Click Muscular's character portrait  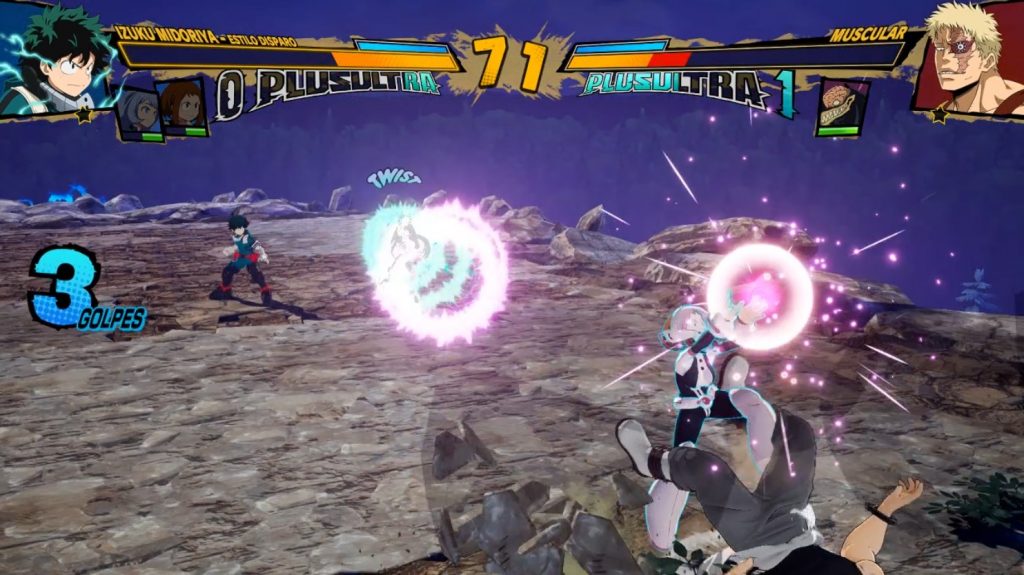(969, 56)
